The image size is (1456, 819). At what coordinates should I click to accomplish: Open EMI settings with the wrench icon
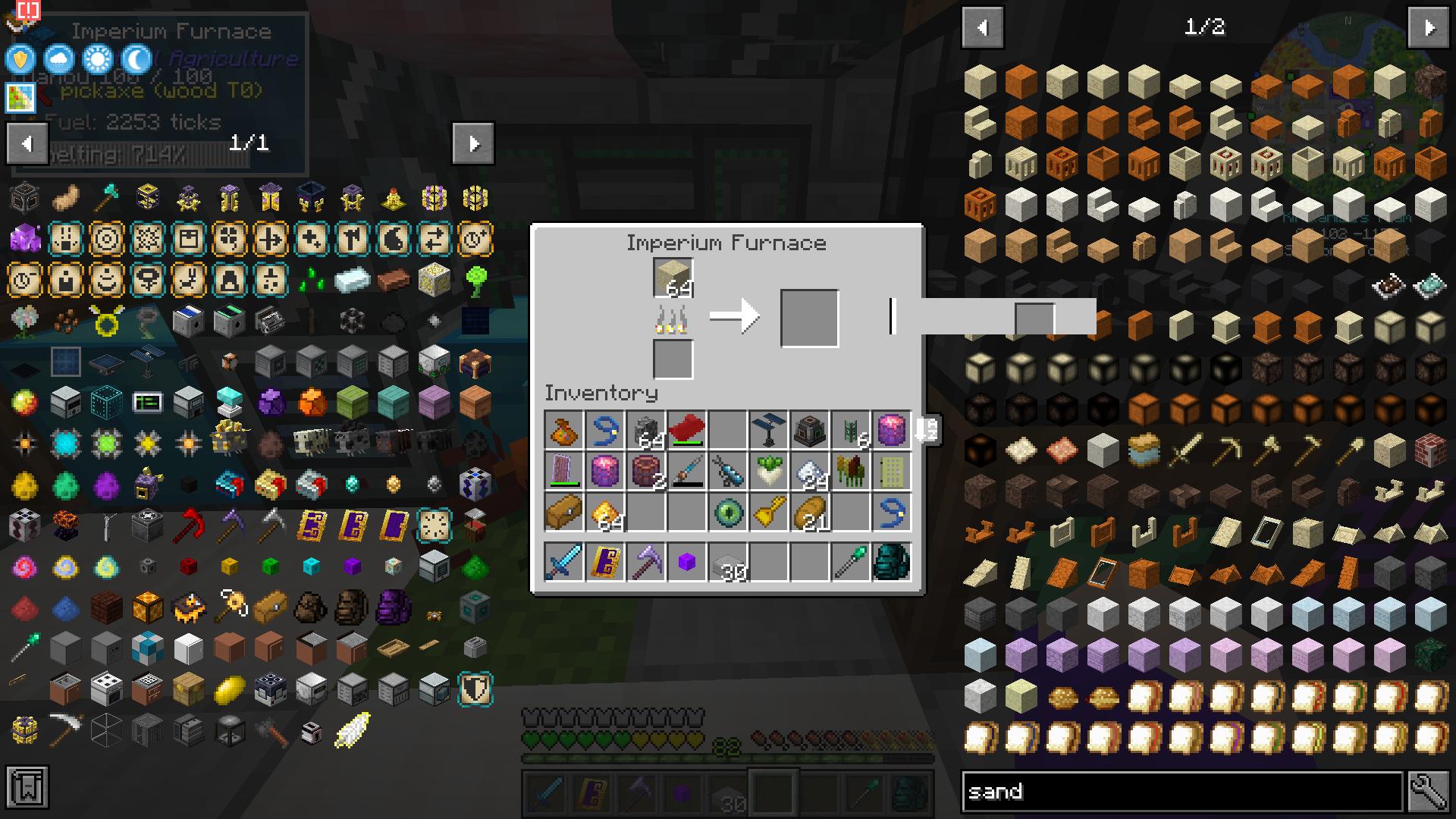coord(1429,791)
